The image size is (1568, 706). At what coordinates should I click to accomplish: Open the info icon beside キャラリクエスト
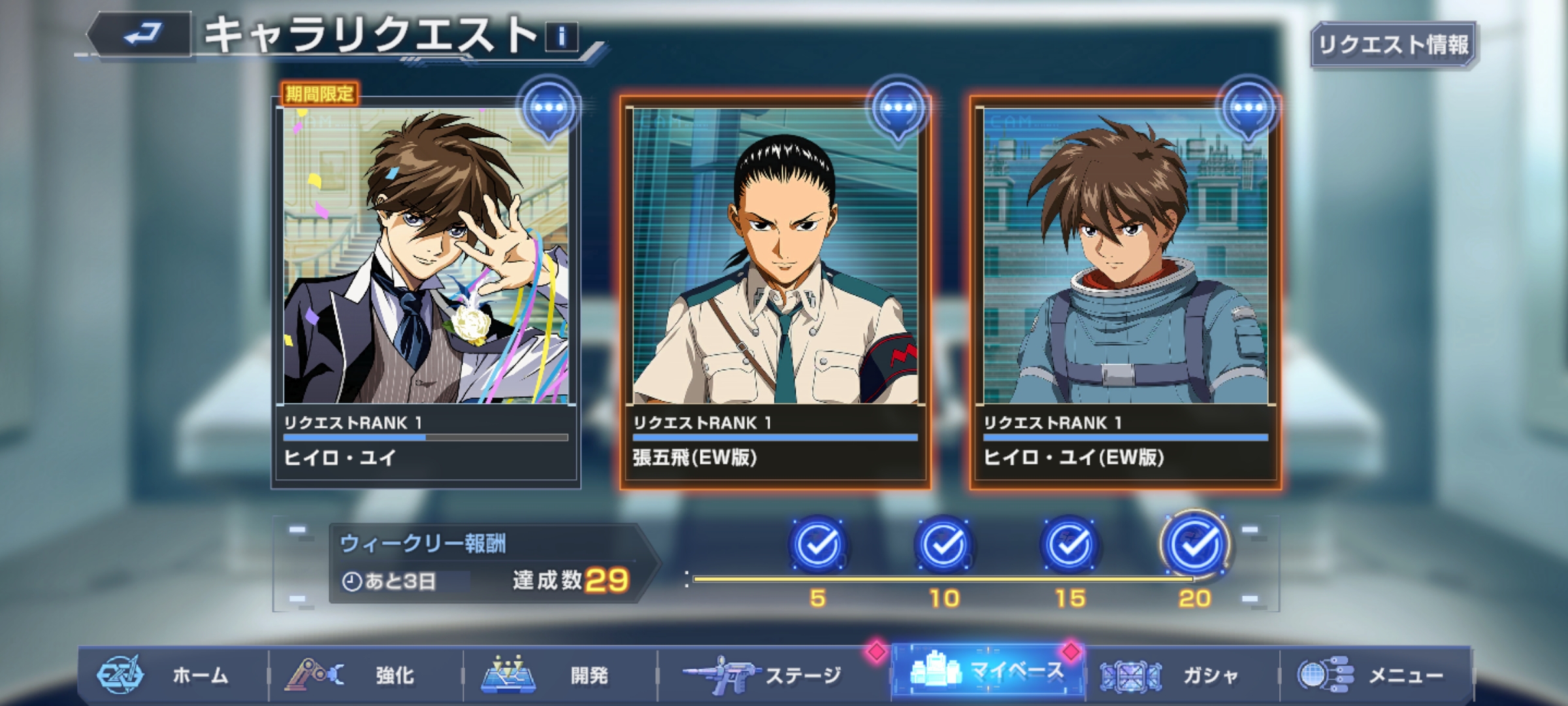pyautogui.click(x=562, y=37)
